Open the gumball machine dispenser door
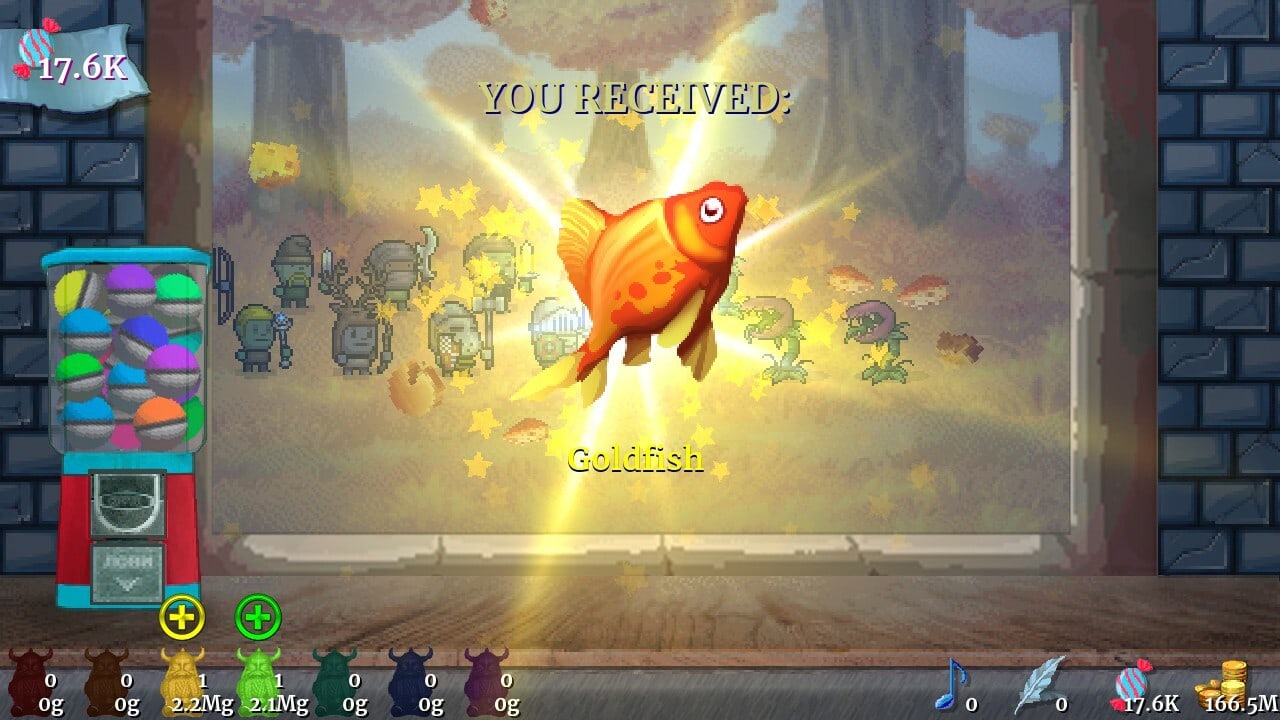The height and width of the screenshot is (720, 1280). tap(127, 573)
